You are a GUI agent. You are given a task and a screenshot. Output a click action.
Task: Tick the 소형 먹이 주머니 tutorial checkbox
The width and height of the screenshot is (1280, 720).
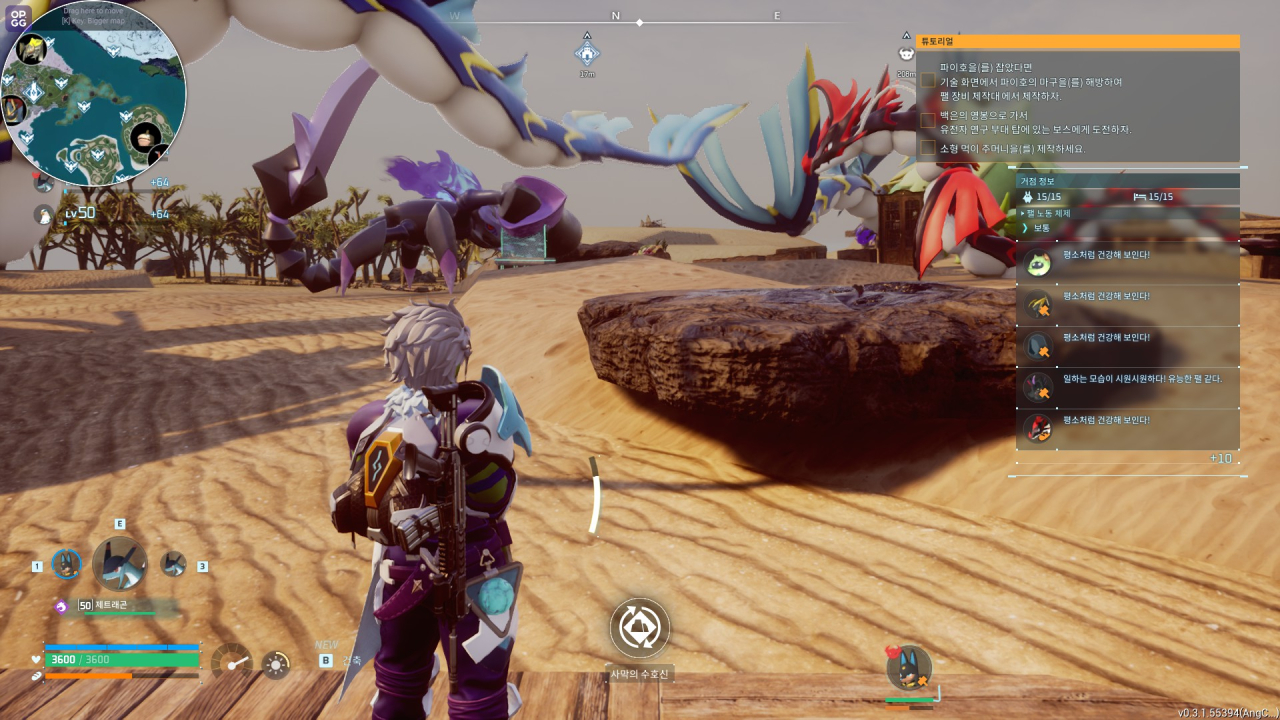click(x=928, y=148)
